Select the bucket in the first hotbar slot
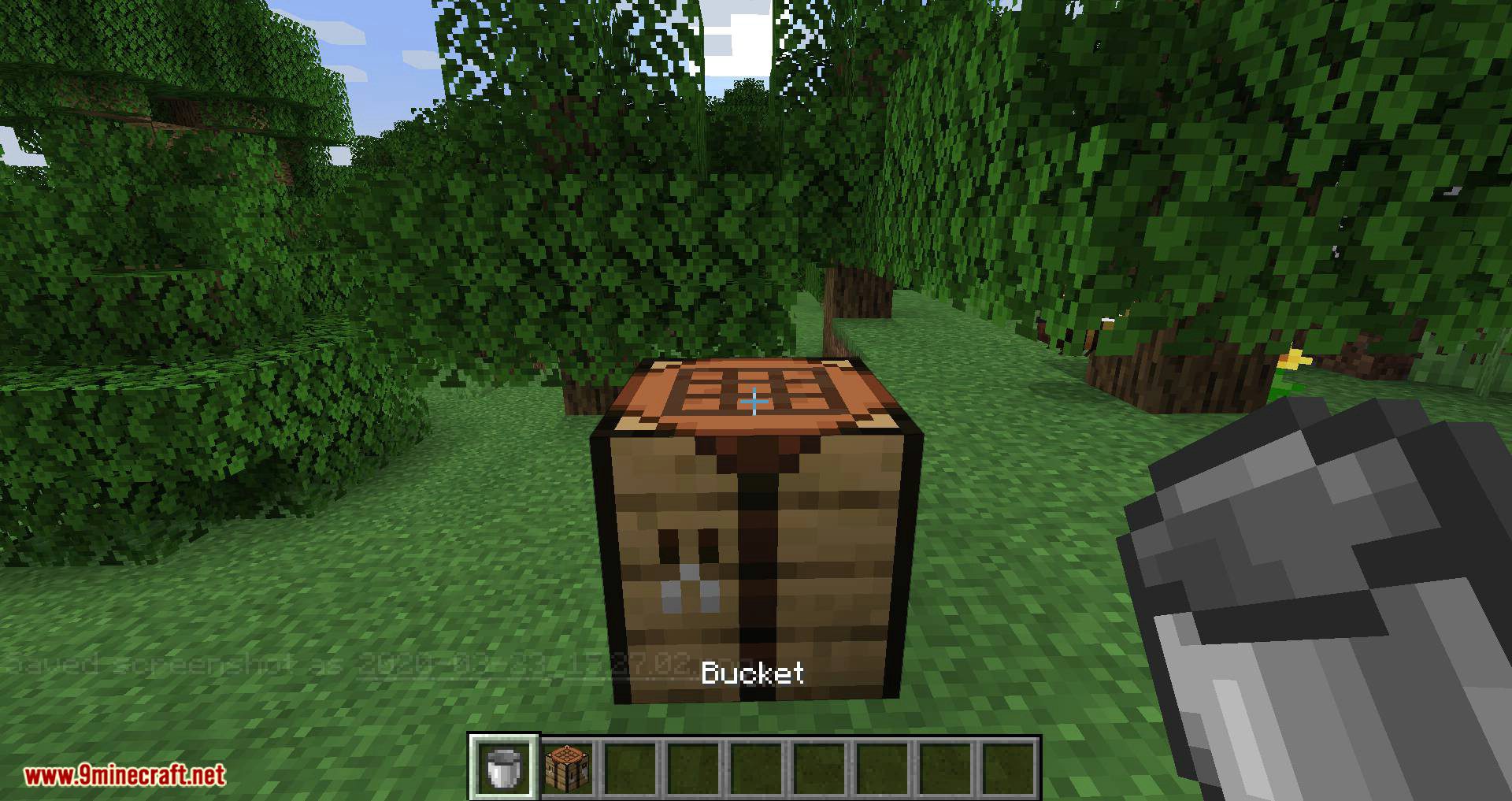The height and width of the screenshot is (801, 1512). pyautogui.click(x=503, y=766)
